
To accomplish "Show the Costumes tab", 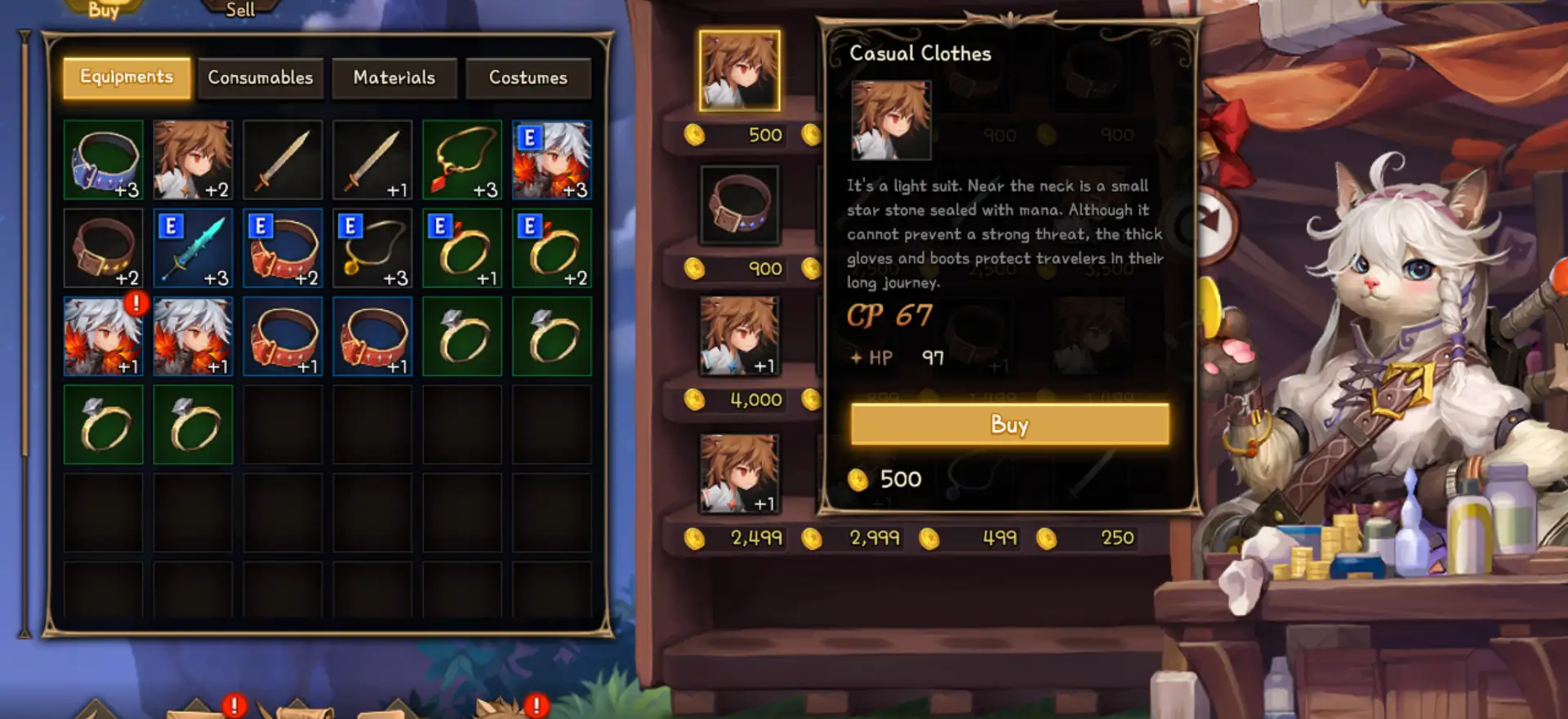I will point(528,78).
